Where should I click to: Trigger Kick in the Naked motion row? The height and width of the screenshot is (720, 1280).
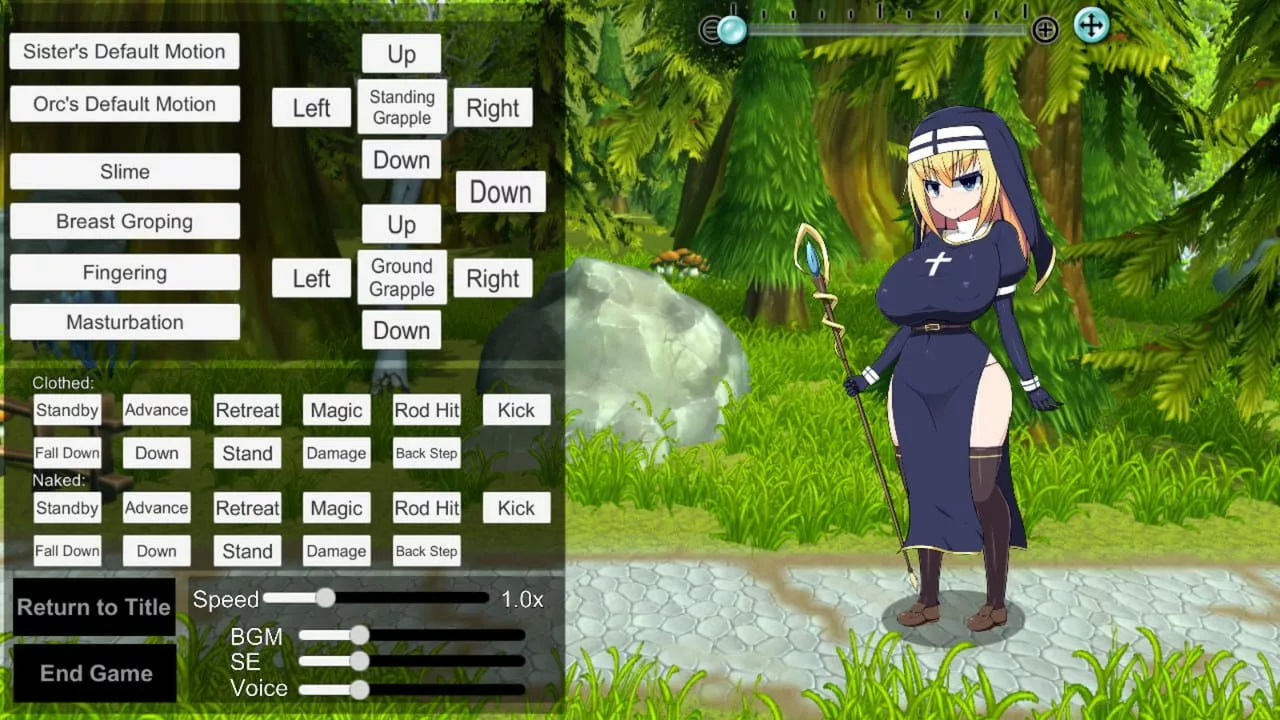pyautogui.click(x=516, y=508)
